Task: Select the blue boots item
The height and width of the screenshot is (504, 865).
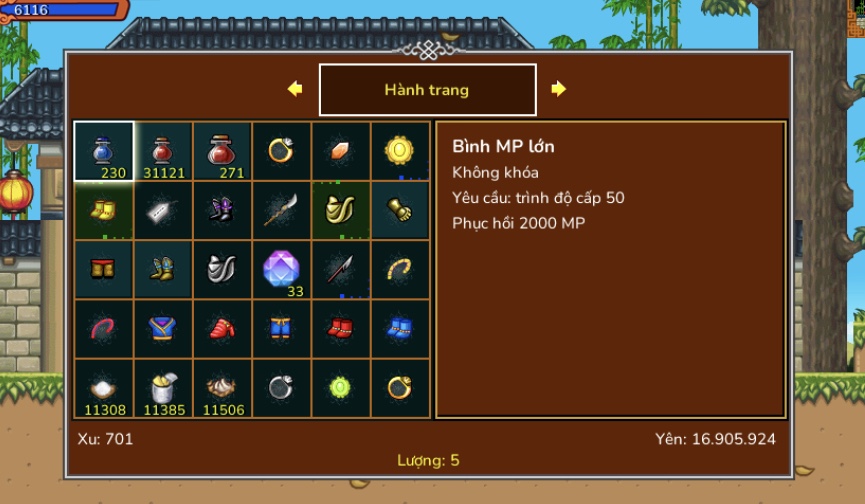Action: [x=400, y=328]
